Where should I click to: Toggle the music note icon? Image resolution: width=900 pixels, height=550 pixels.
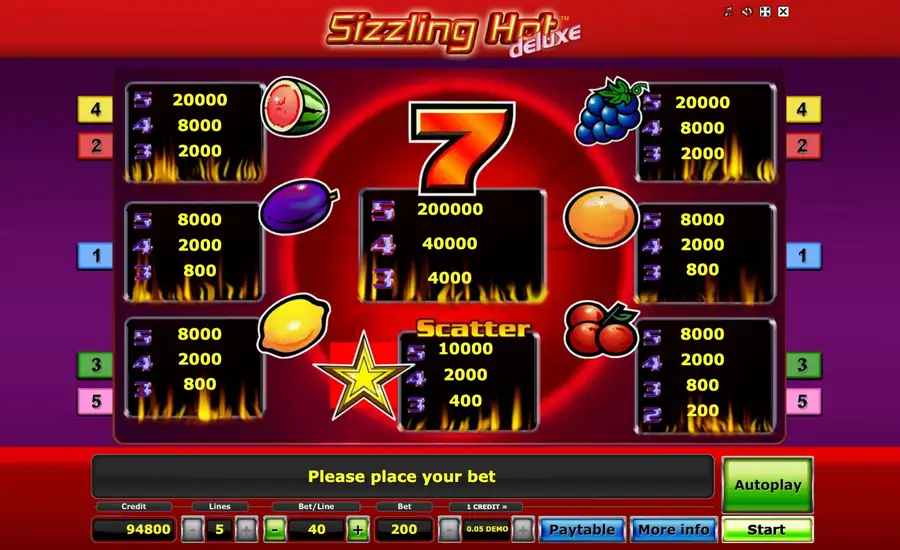730,12
